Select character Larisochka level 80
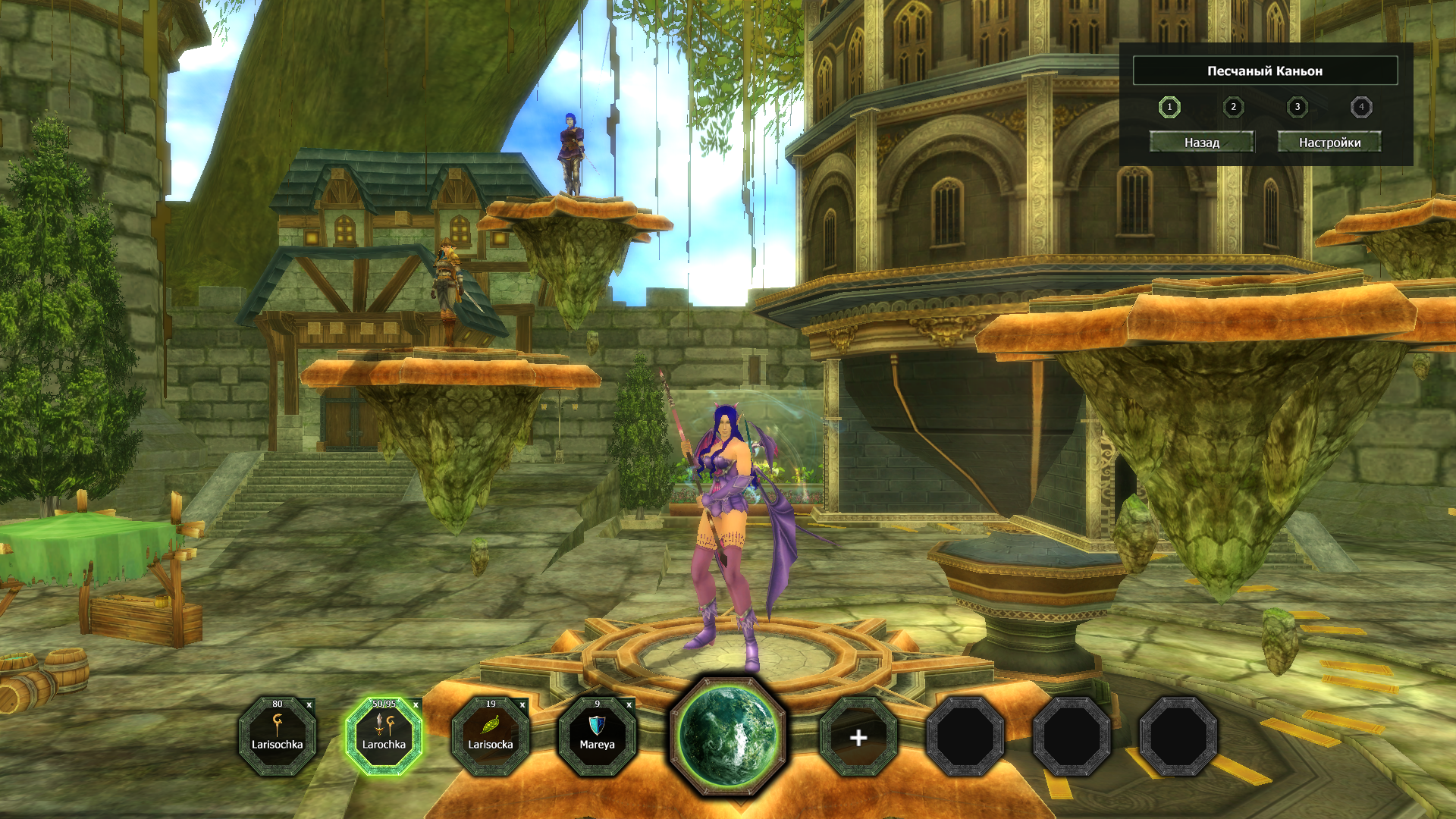Screen dimensions: 1456x819 point(278,736)
